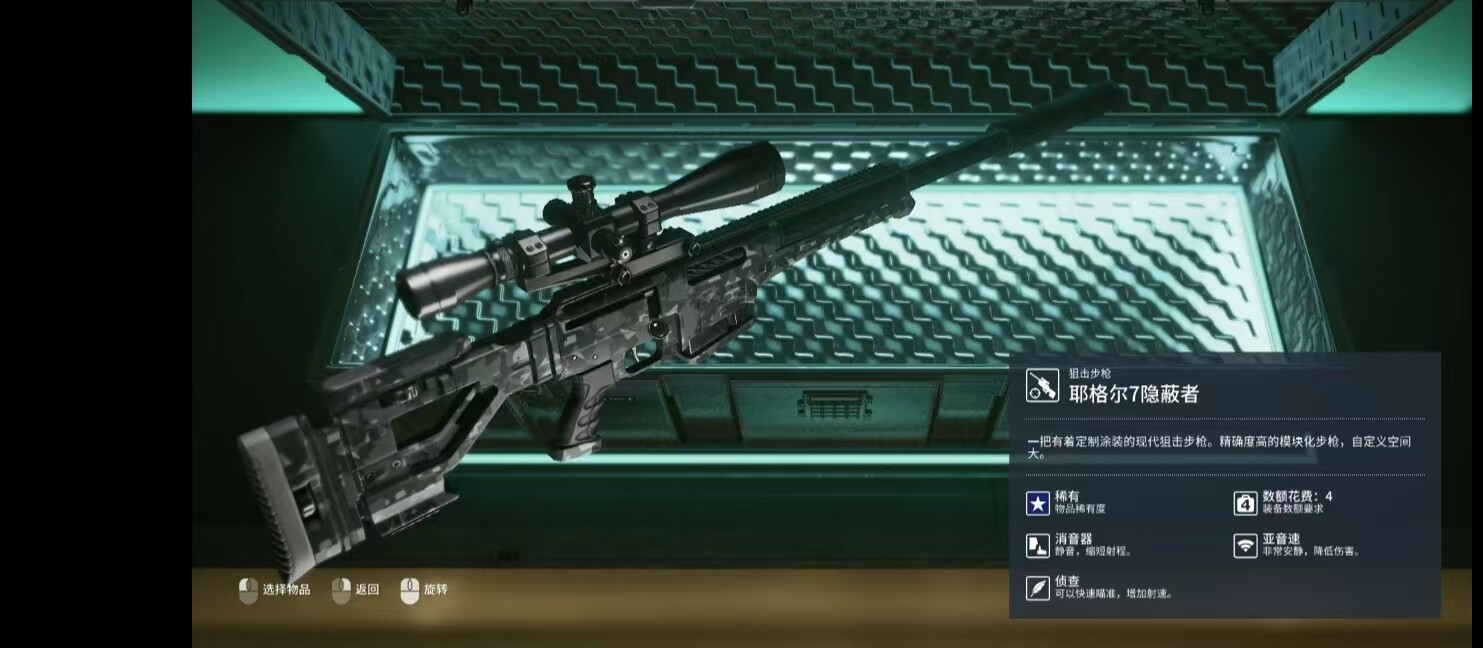The height and width of the screenshot is (648, 1483).
Task: Click the sniper rifle type icon
Action: 1042,385
